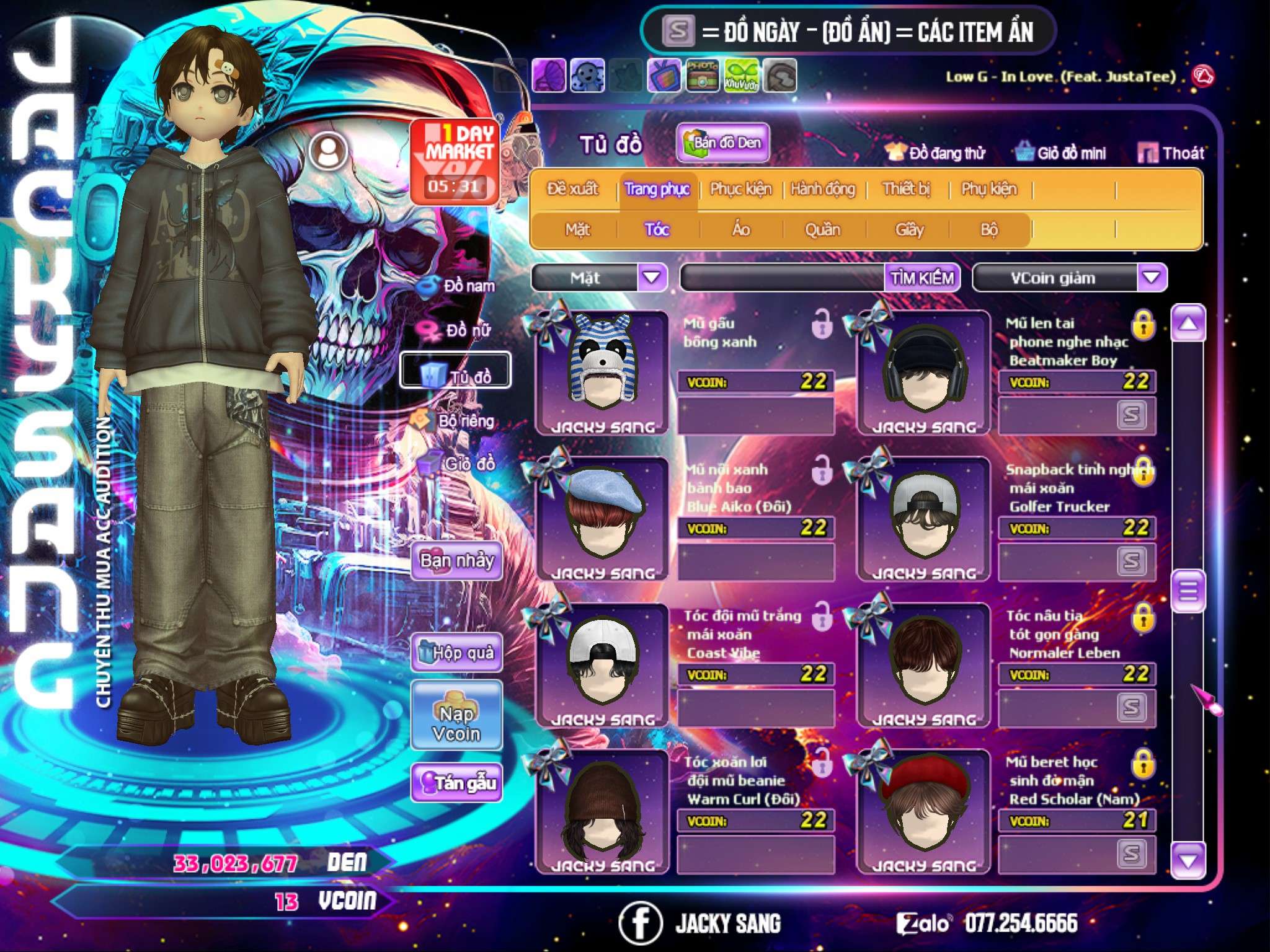Switch to the Phục kiện tab
Viewport: 1270px width, 952px height.
tap(741, 189)
